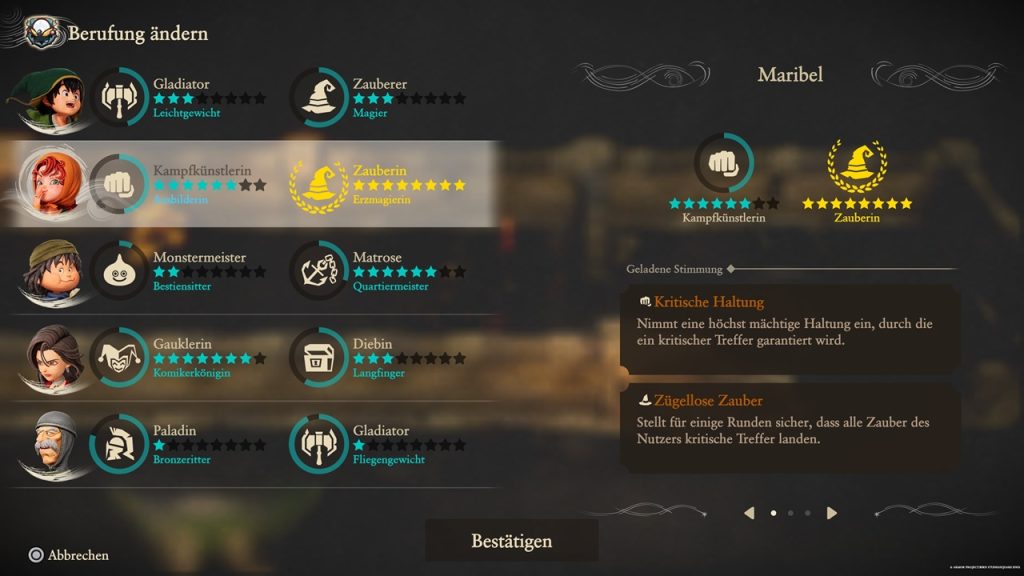This screenshot has height=576, width=1024.
Task: Select the green-hooded hero portrait
Action: (x=45, y=98)
